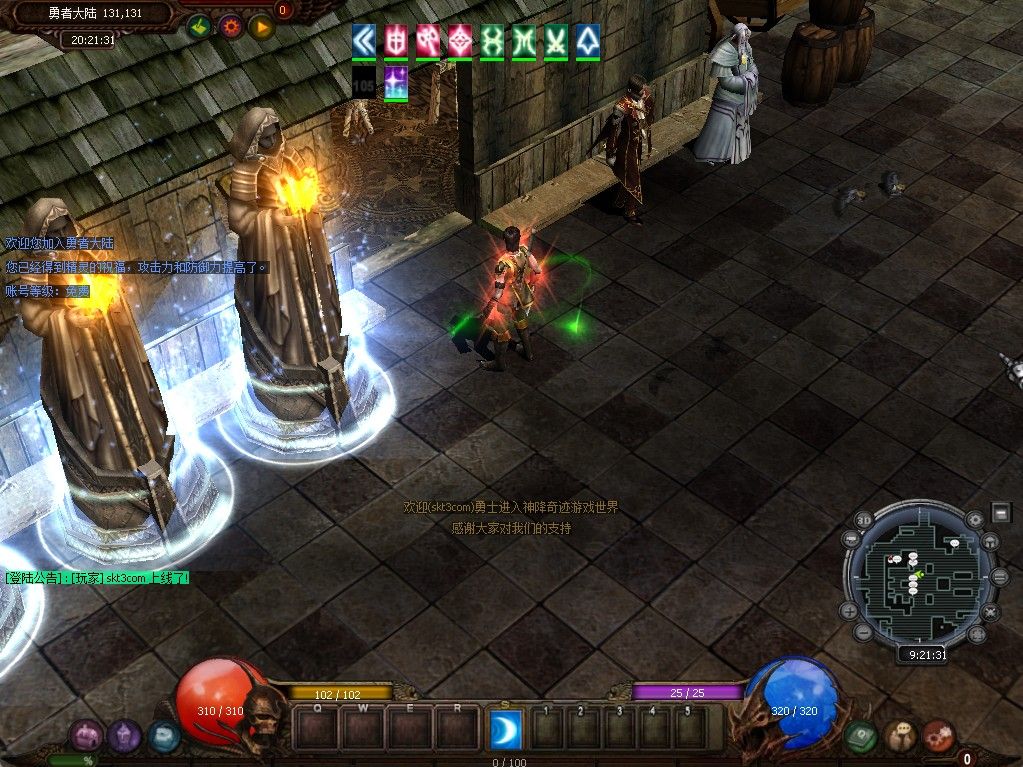The height and width of the screenshot is (767, 1023).
Task: Open minimap gear settings button
Action: coord(974,520)
